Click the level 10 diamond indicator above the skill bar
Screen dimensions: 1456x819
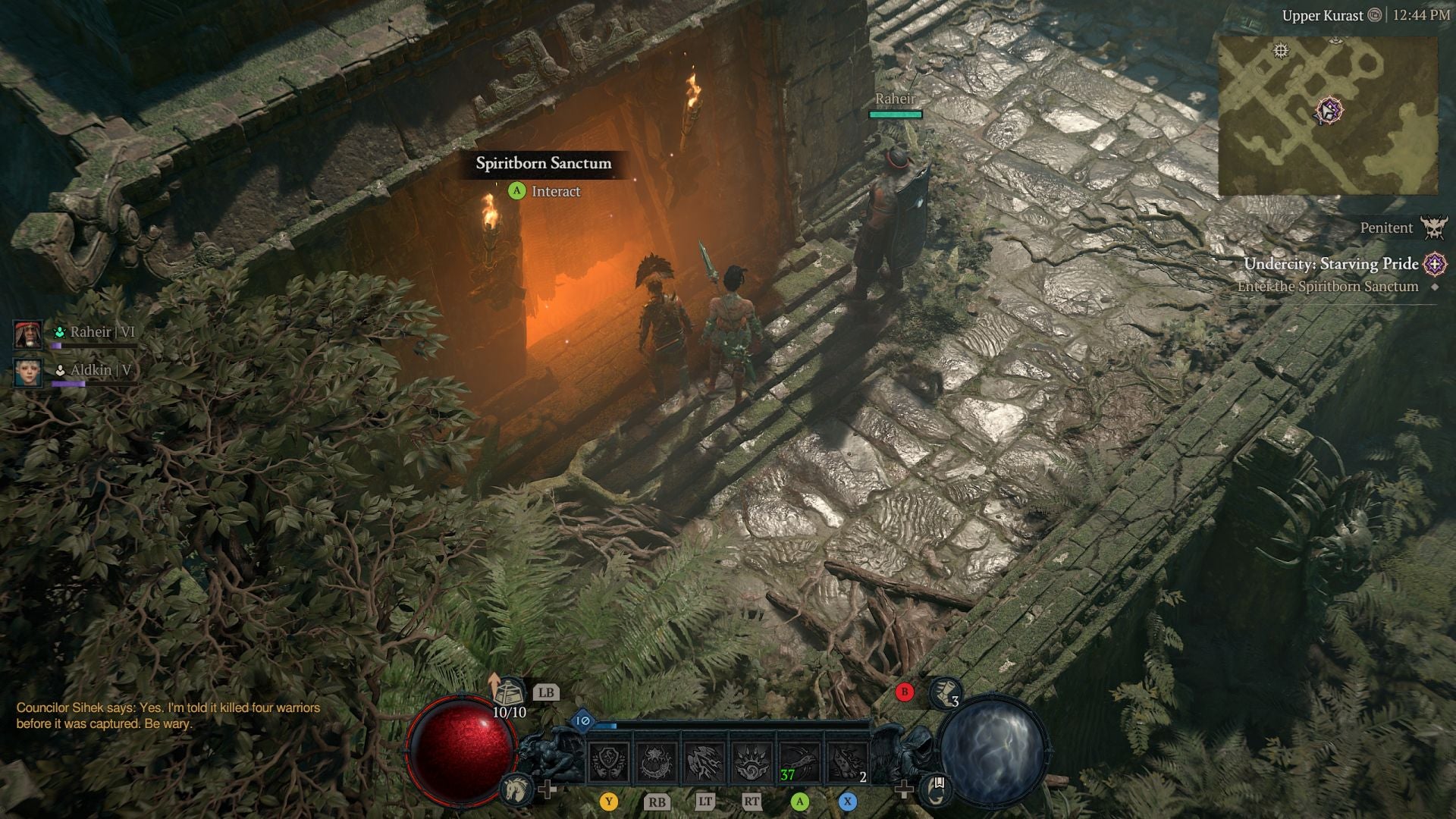pyautogui.click(x=582, y=721)
